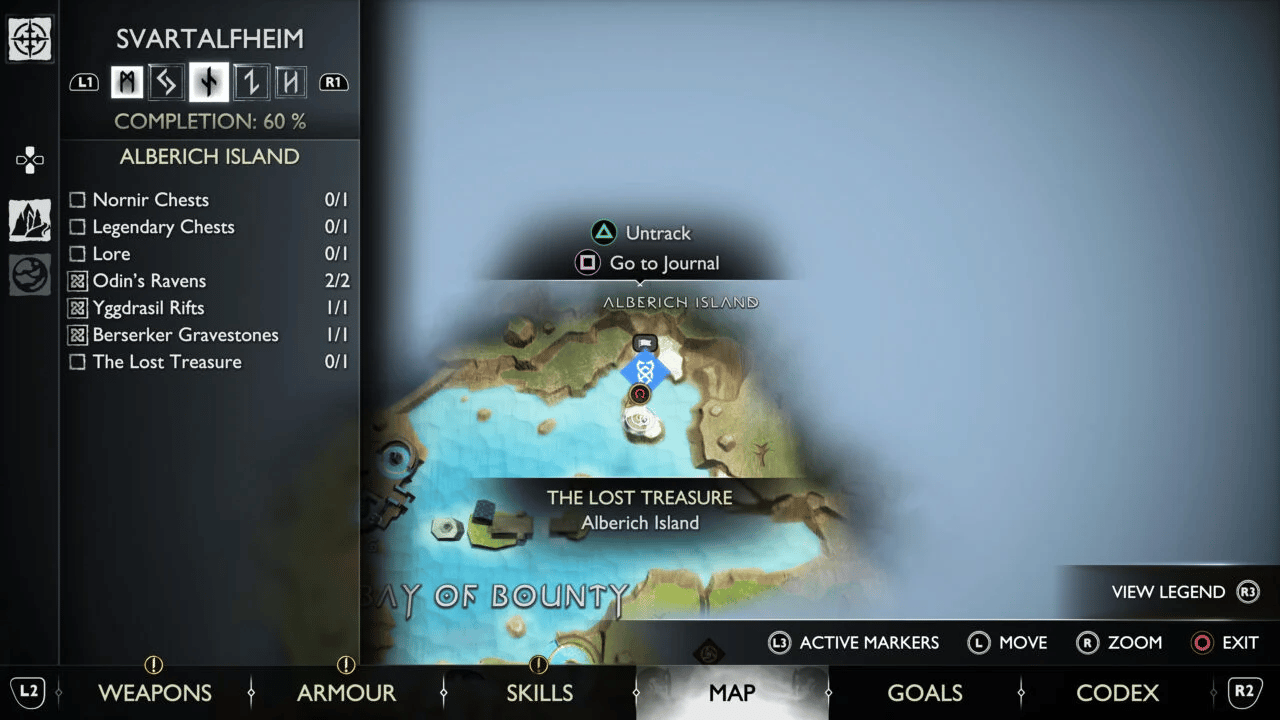Go to the Skills tab

click(x=539, y=692)
